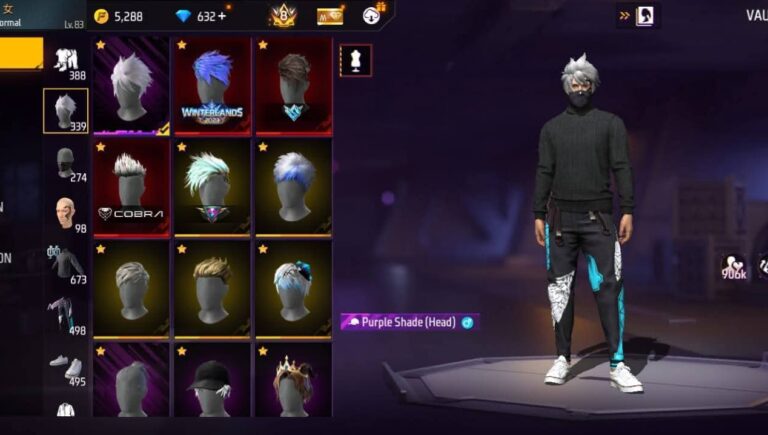The height and width of the screenshot is (435, 768).
Task: Open the bald head face category
Action: tap(66, 213)
